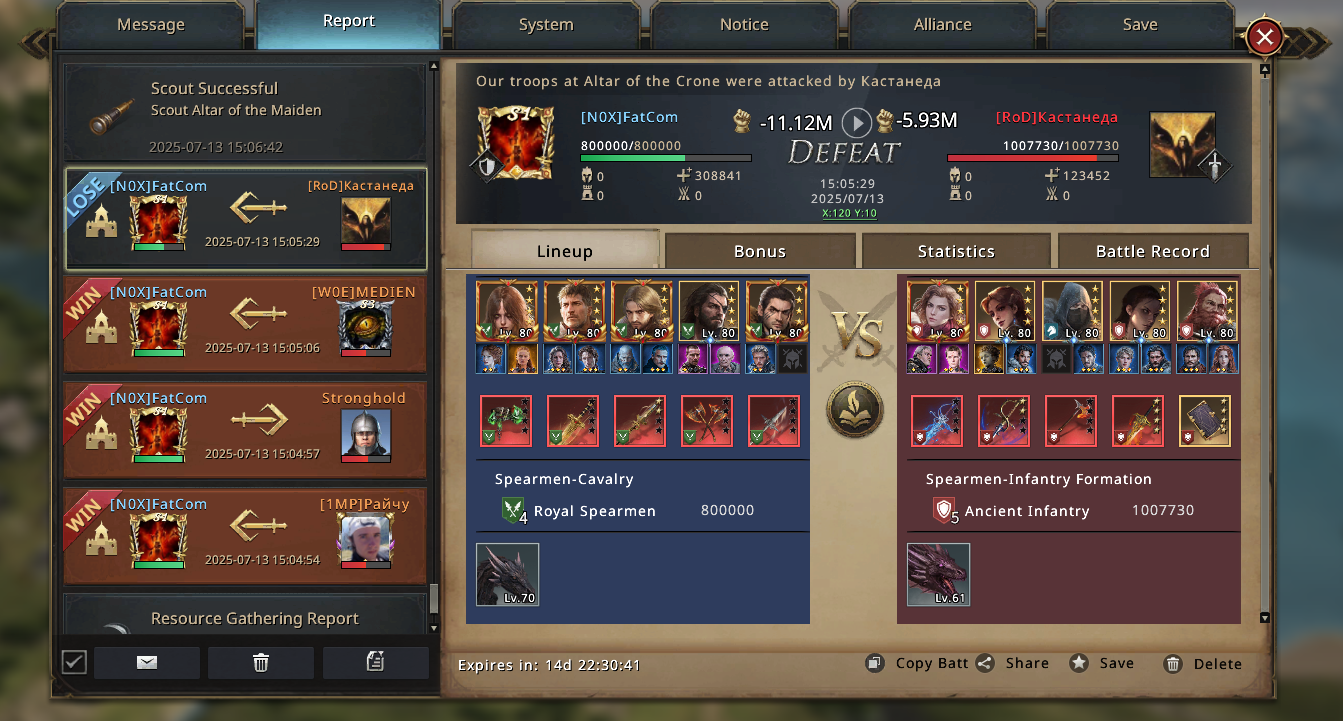
Task: Switch to the Statistics tab
Action: 956,251
